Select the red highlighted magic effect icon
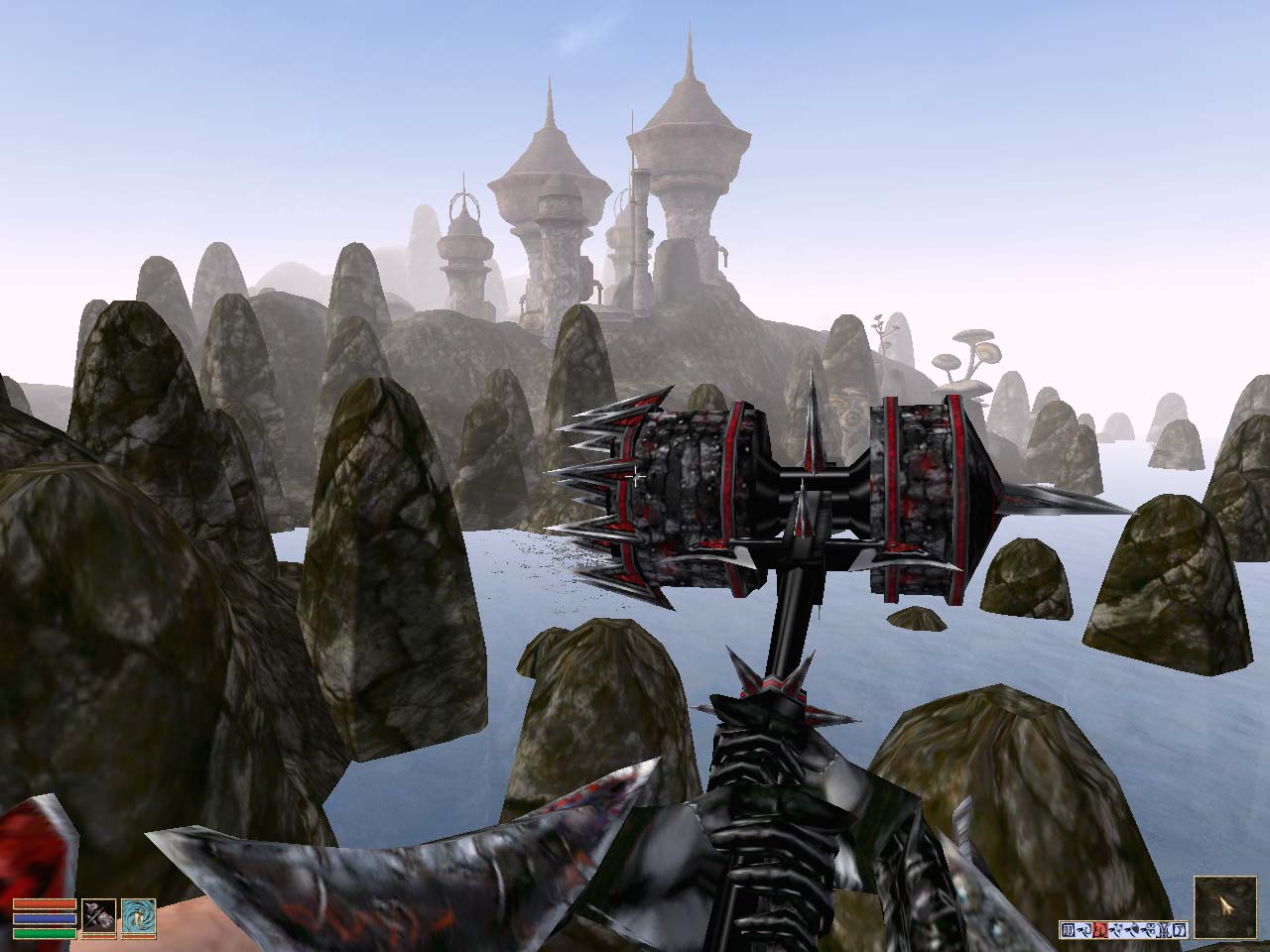Image resolution: width=1270 pixels, height=952 pixels. click(x=1100, y=929)
